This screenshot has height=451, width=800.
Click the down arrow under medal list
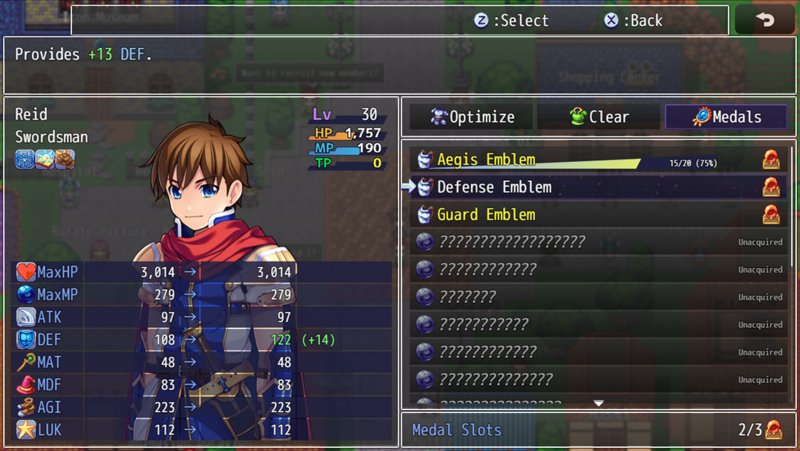pyautogui.click(x=599, y=403)
